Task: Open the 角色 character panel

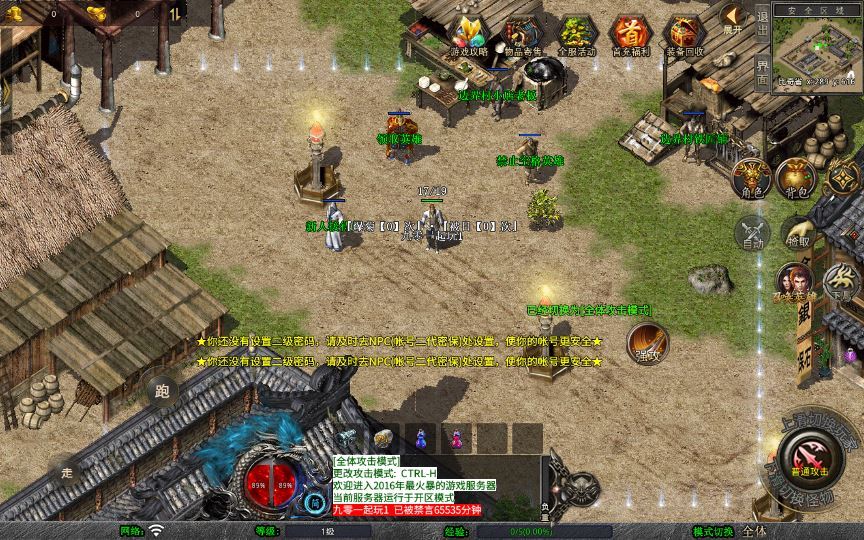Action: 752,177
